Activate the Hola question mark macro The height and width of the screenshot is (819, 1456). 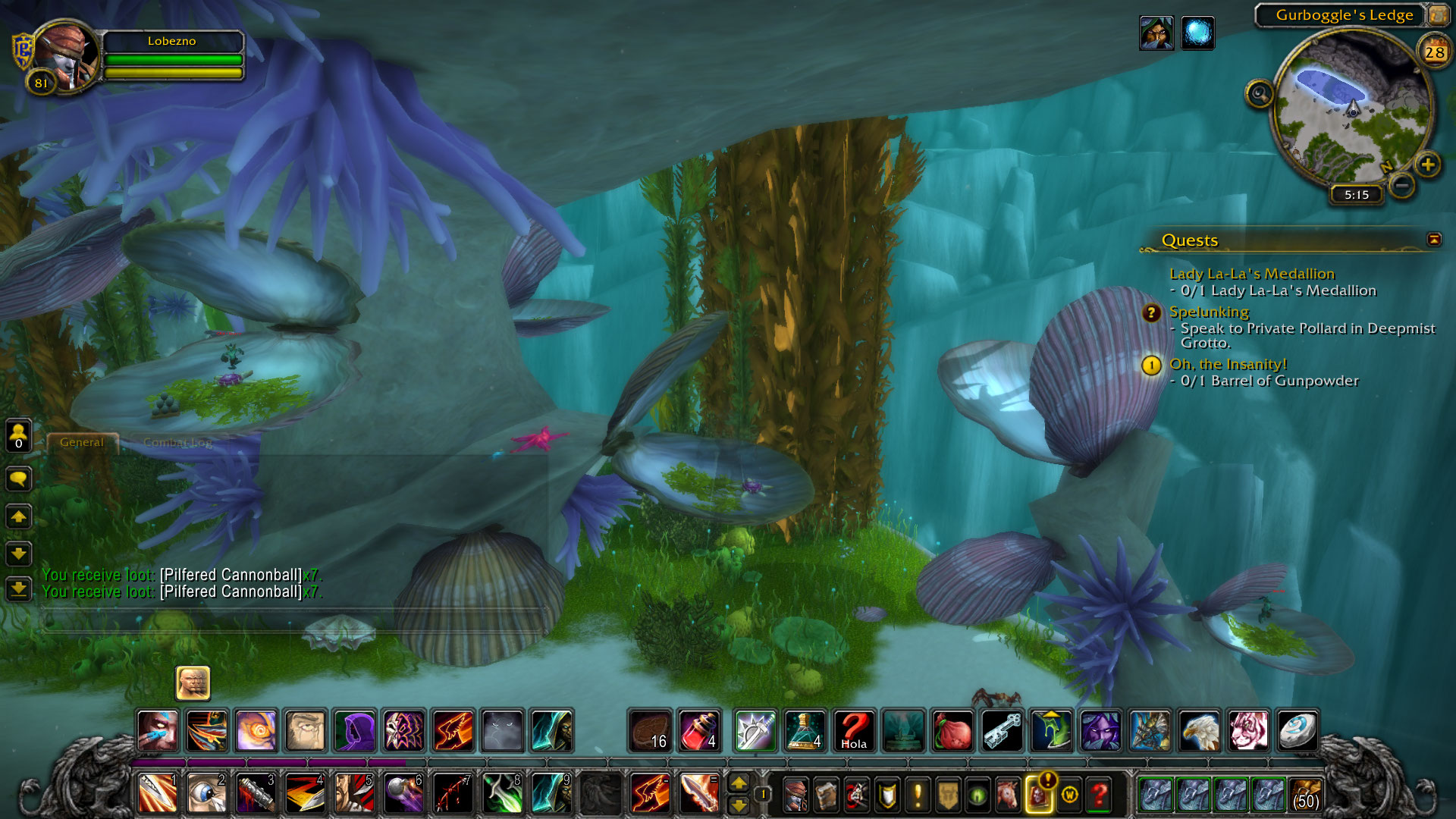(854, 731)
